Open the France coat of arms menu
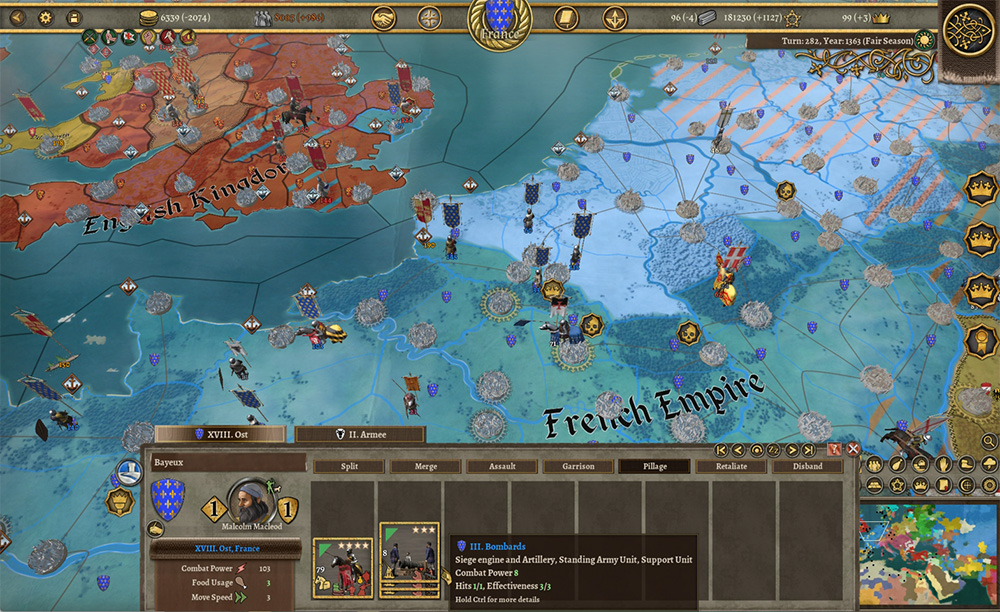 (499, 20)
